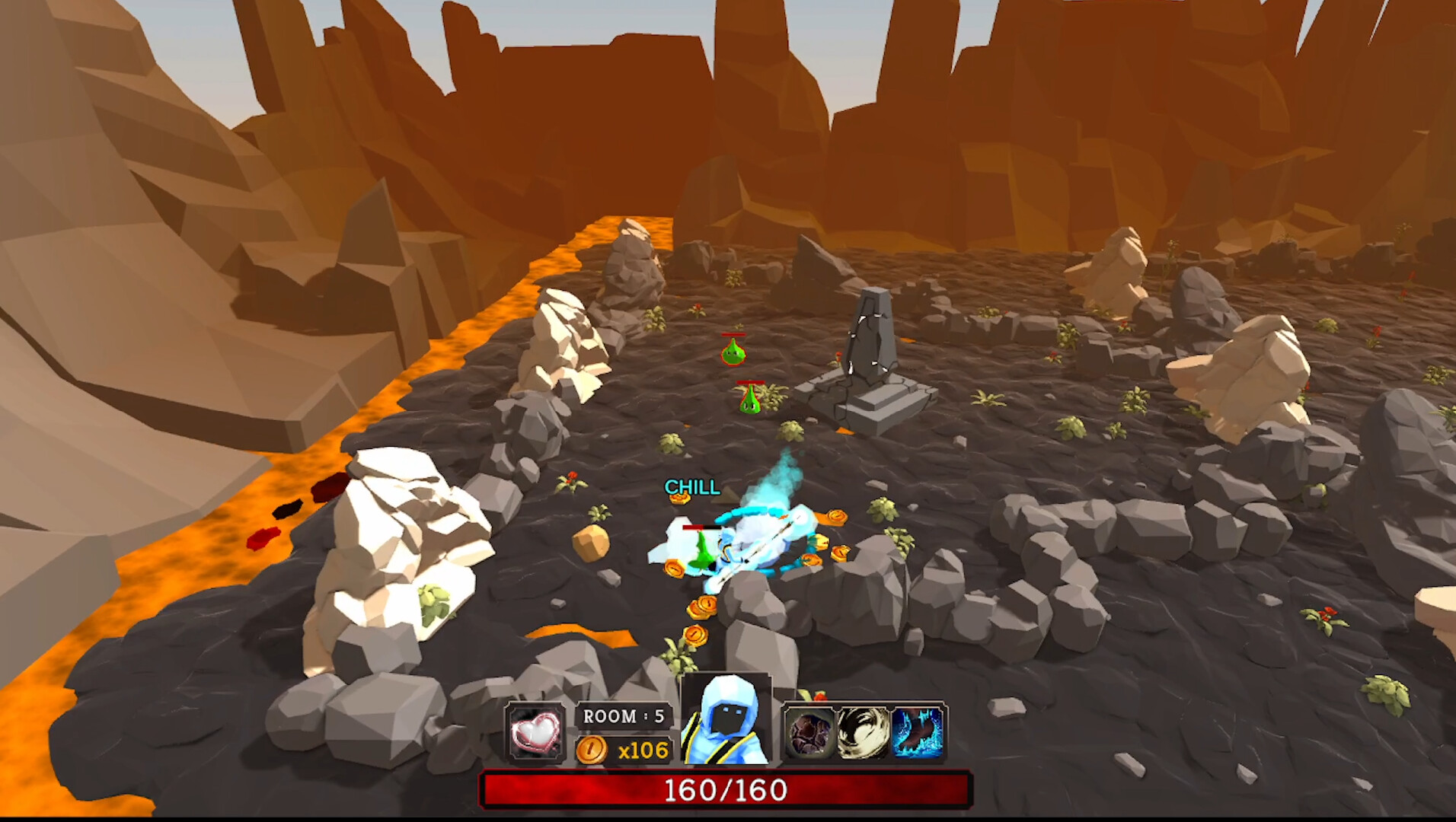
Task: Click the gold coin currency icon
Action: click(592, 750)
